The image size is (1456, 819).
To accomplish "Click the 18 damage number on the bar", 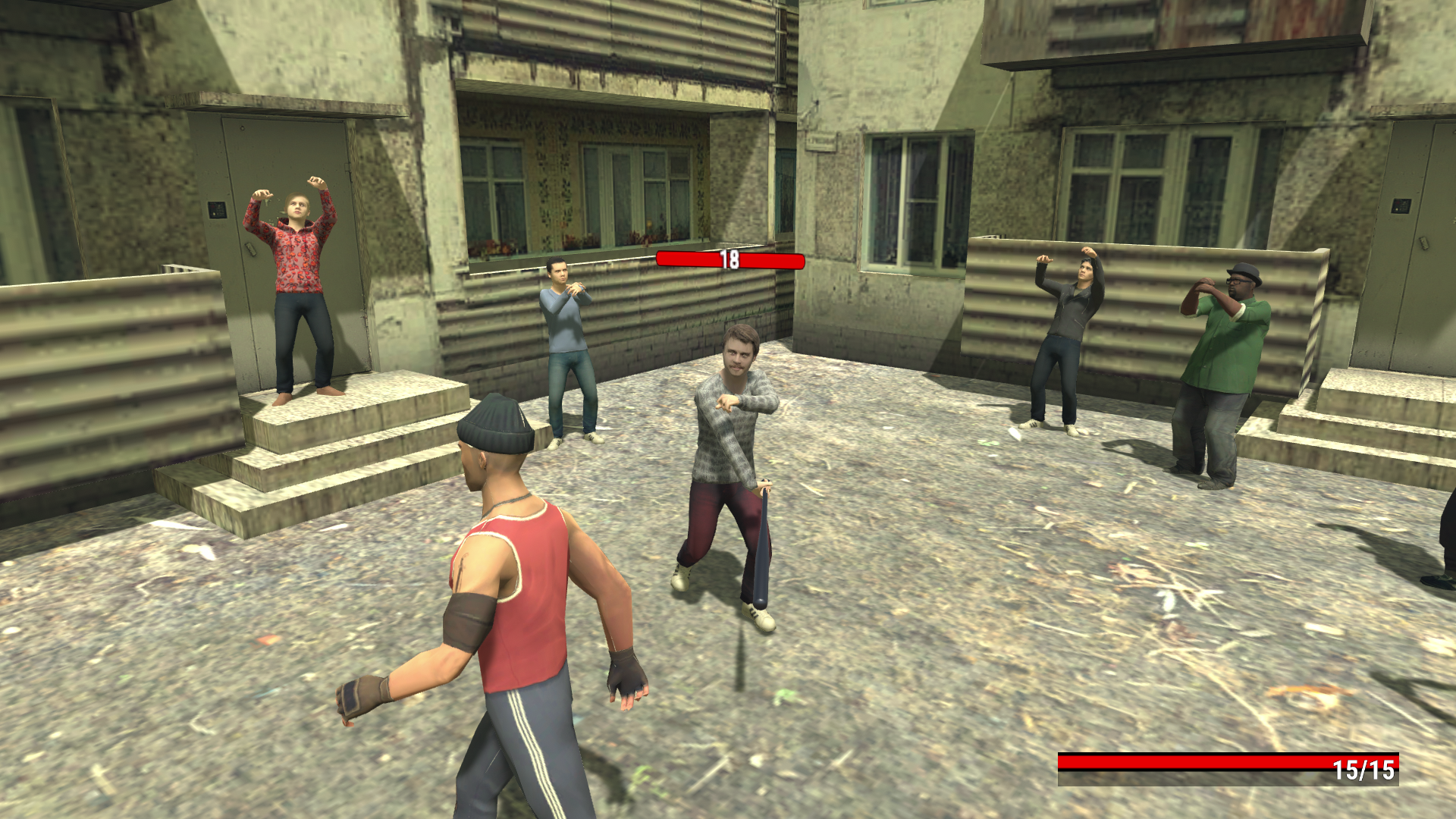I will tap(730, 262).
